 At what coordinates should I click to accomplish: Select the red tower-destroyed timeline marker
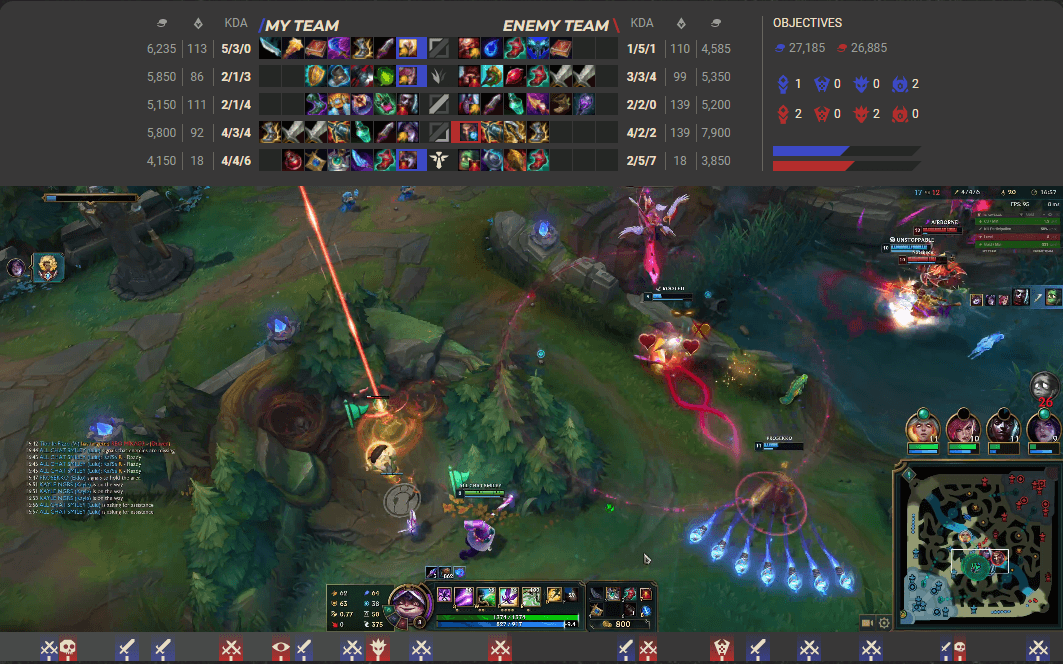coord(720,649)
